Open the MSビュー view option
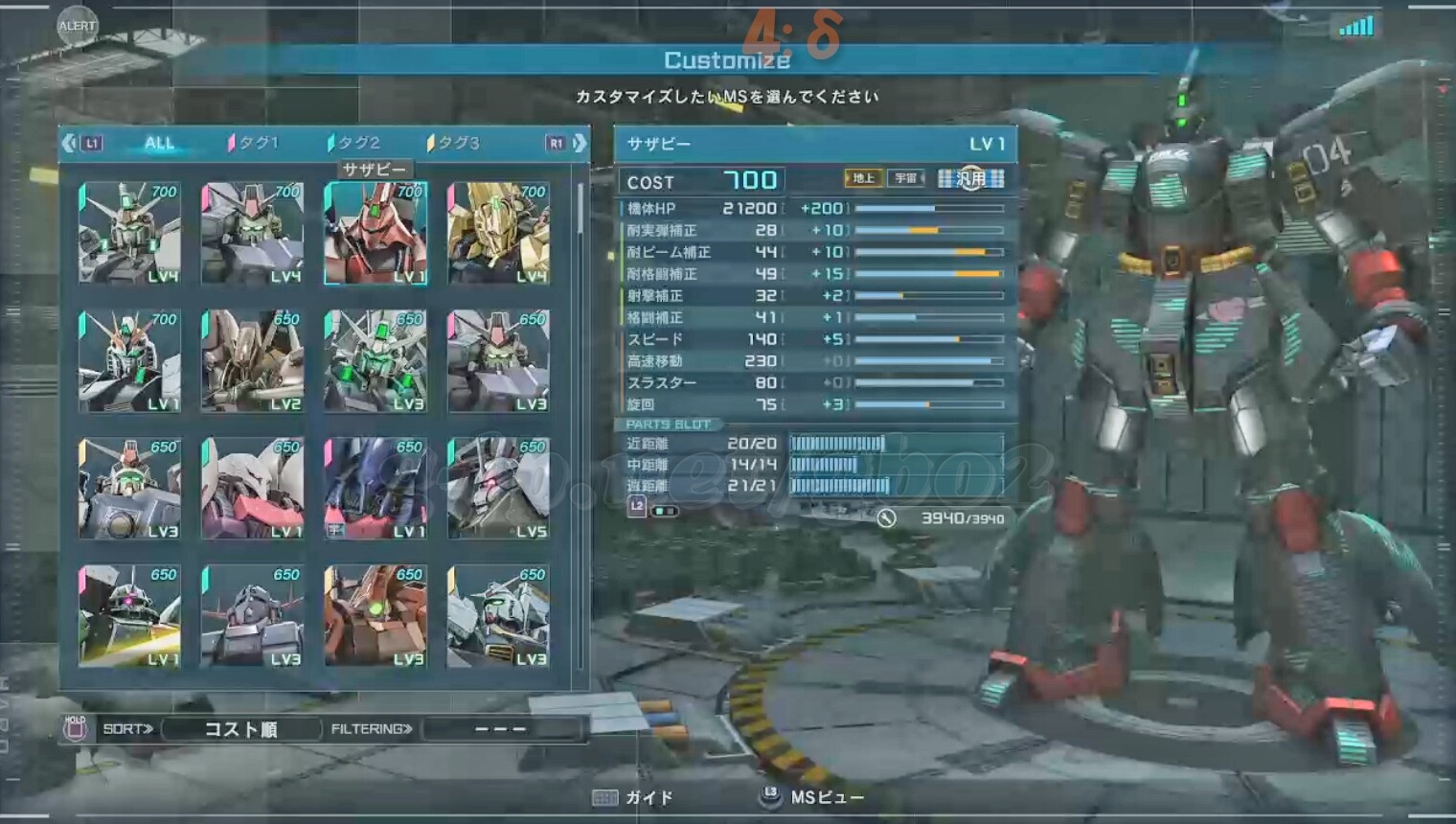The width and height of the screenshot is (1456, 824). point(812,797)
